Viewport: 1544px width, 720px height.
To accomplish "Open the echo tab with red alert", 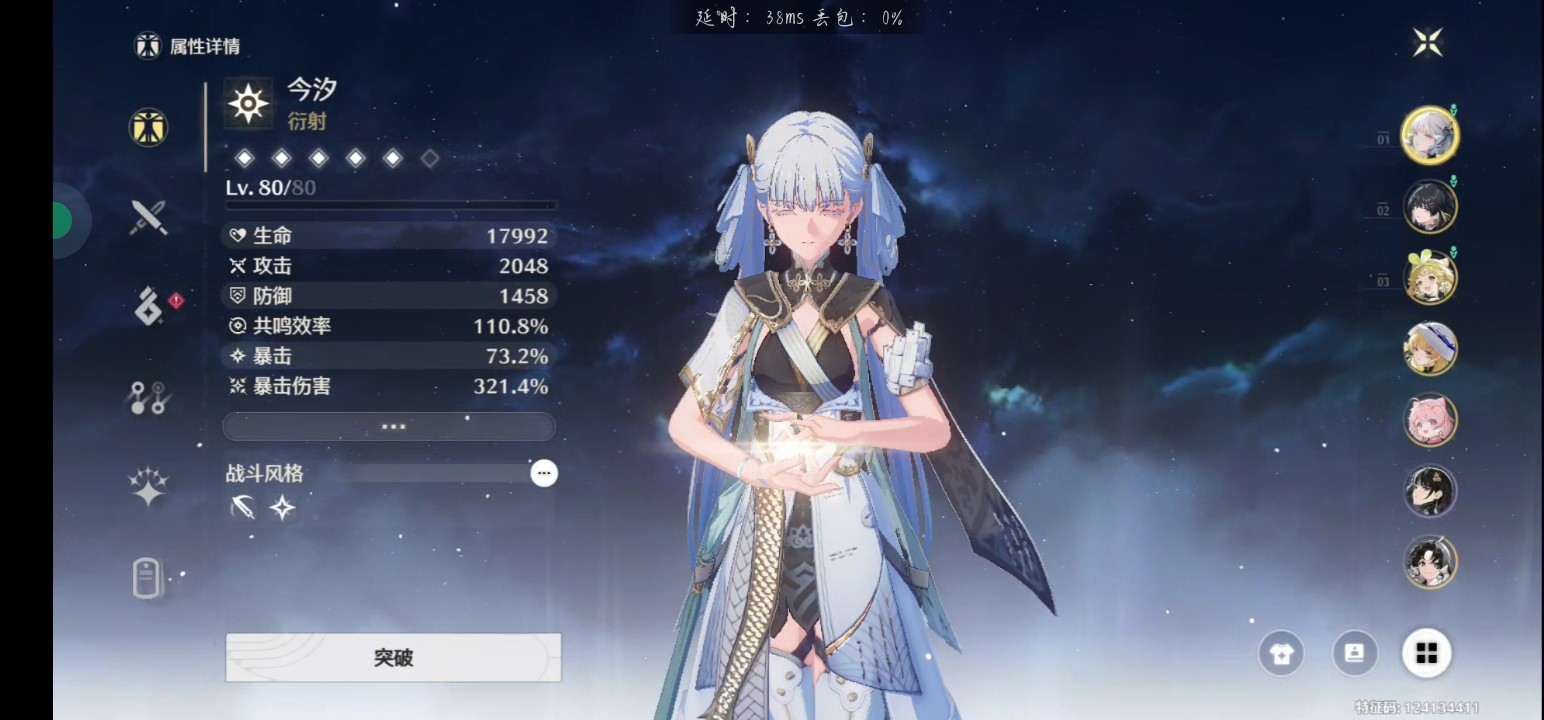I will pos(150,306).
